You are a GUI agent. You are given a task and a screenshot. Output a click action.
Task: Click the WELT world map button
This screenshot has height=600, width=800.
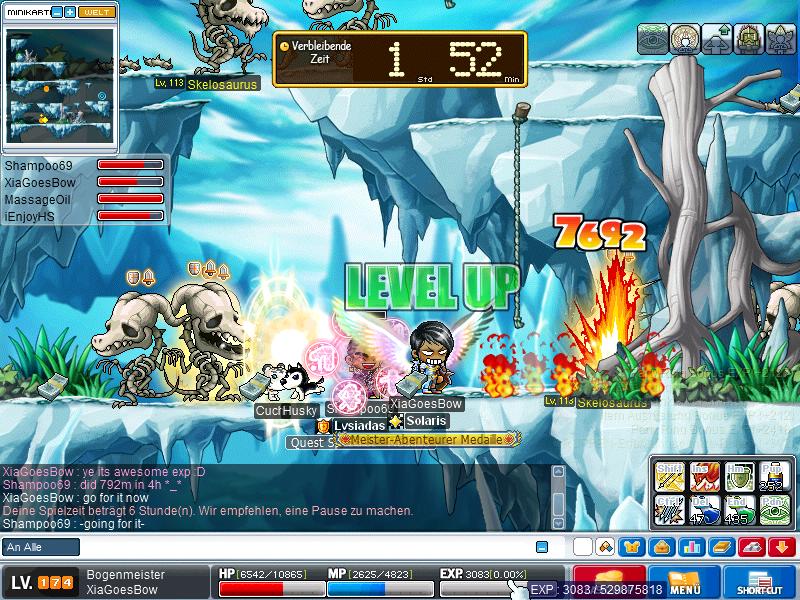tap(97, 12)
